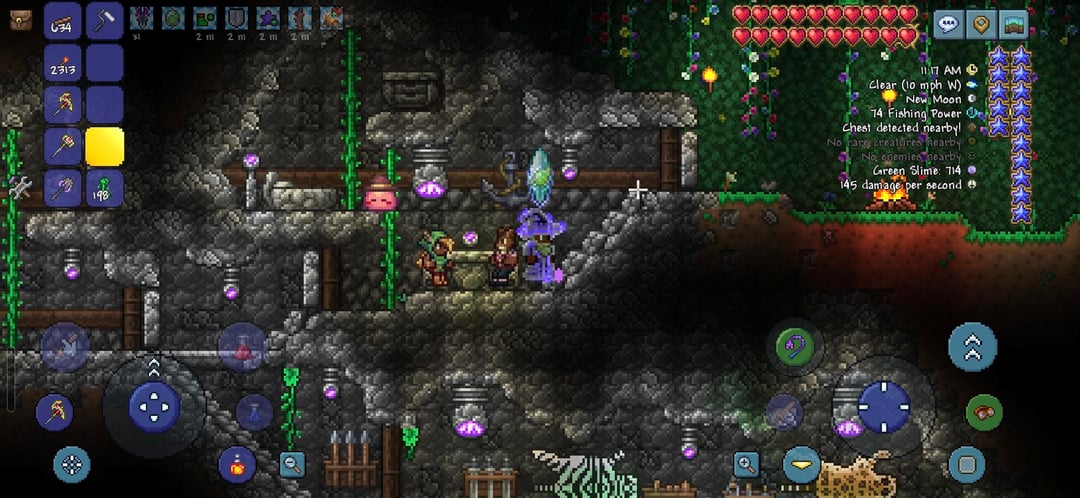
Task: Select the wood stack hotbar slot
Action: click(x=64, y=21)
